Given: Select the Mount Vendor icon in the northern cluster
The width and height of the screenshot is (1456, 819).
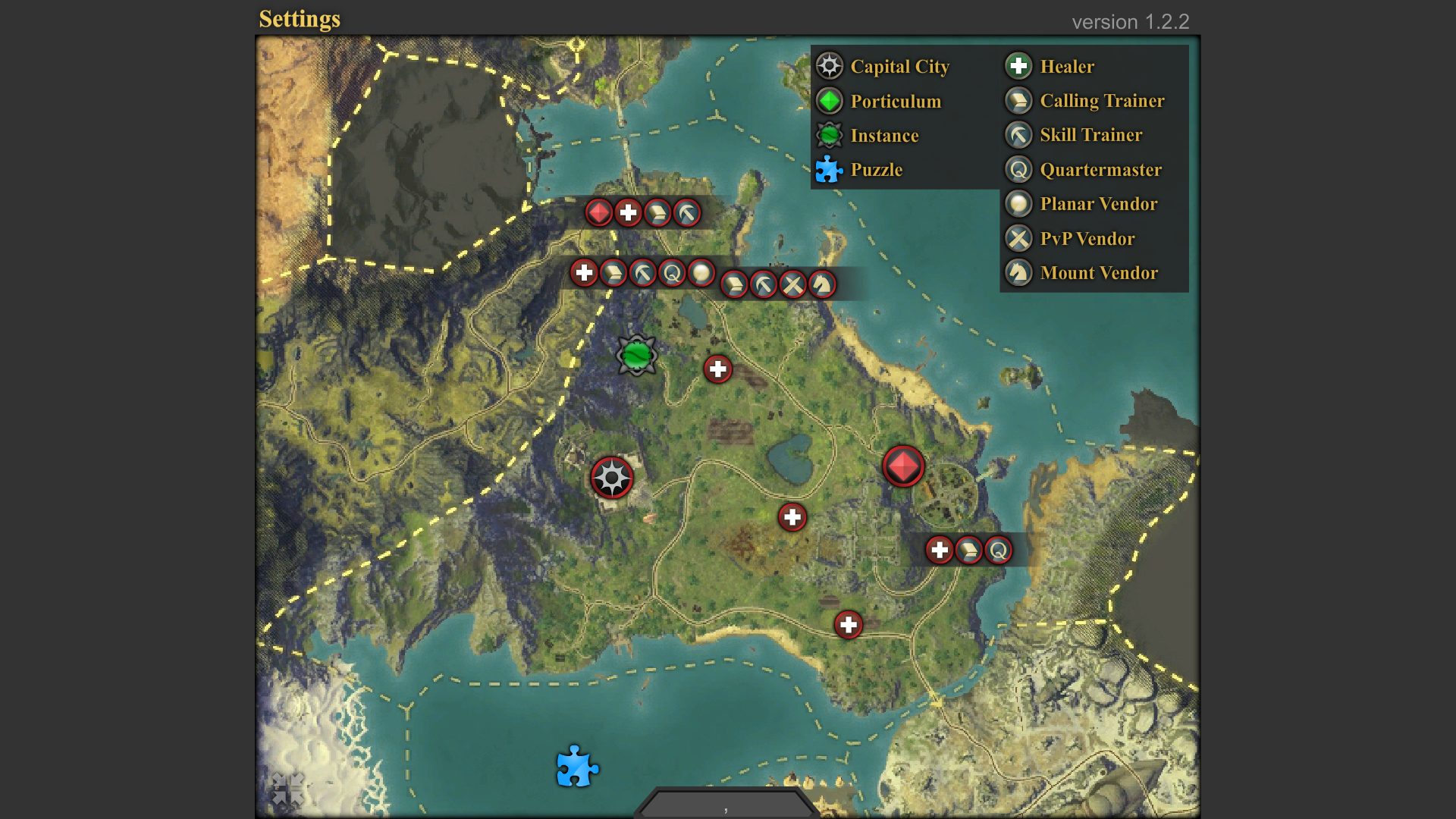Looking at the screenshot, I should [822, 284].
